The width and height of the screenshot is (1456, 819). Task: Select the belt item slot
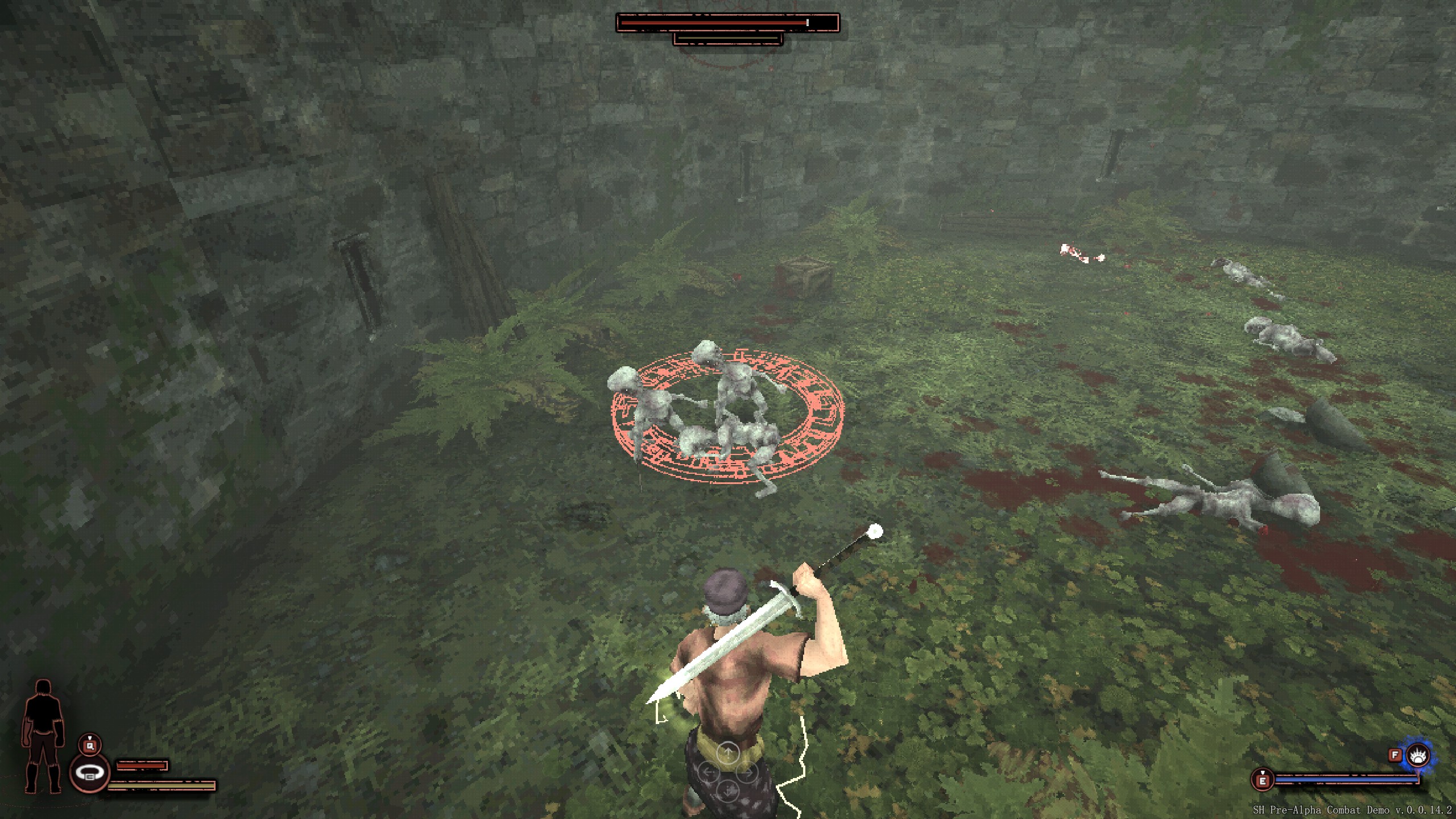[90, 772]
